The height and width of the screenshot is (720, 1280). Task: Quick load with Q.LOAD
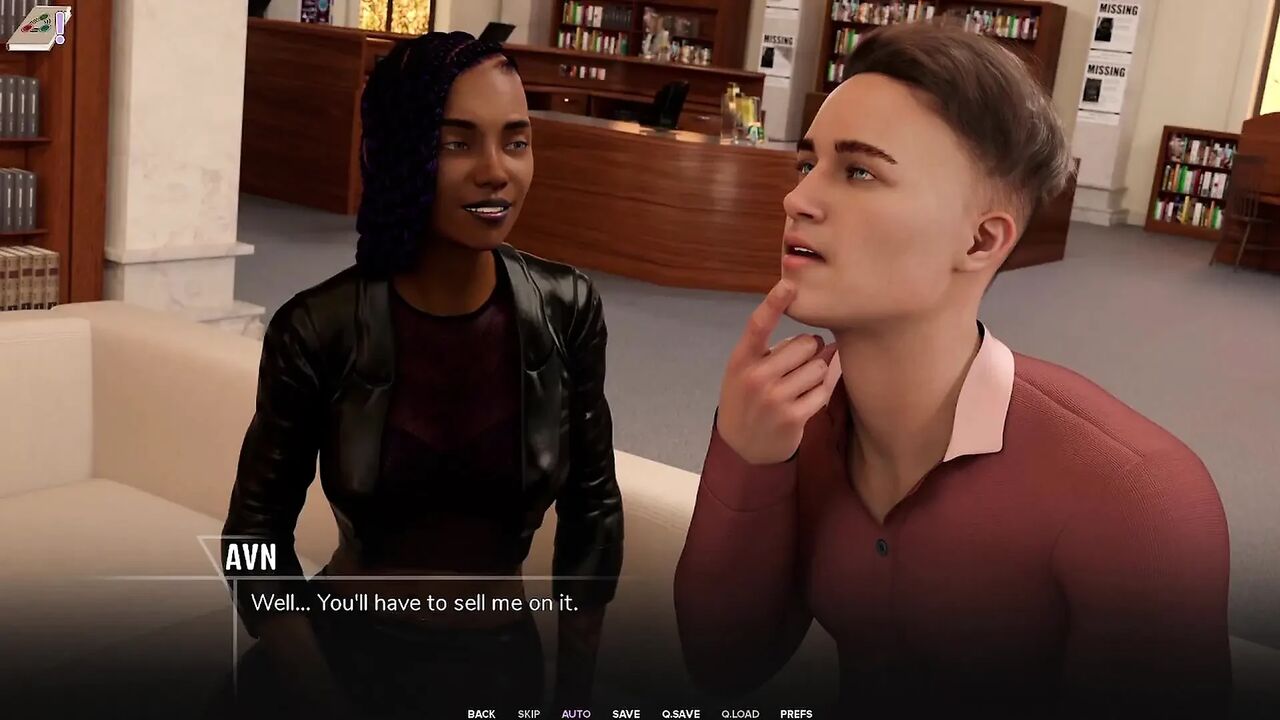point(740,714)
